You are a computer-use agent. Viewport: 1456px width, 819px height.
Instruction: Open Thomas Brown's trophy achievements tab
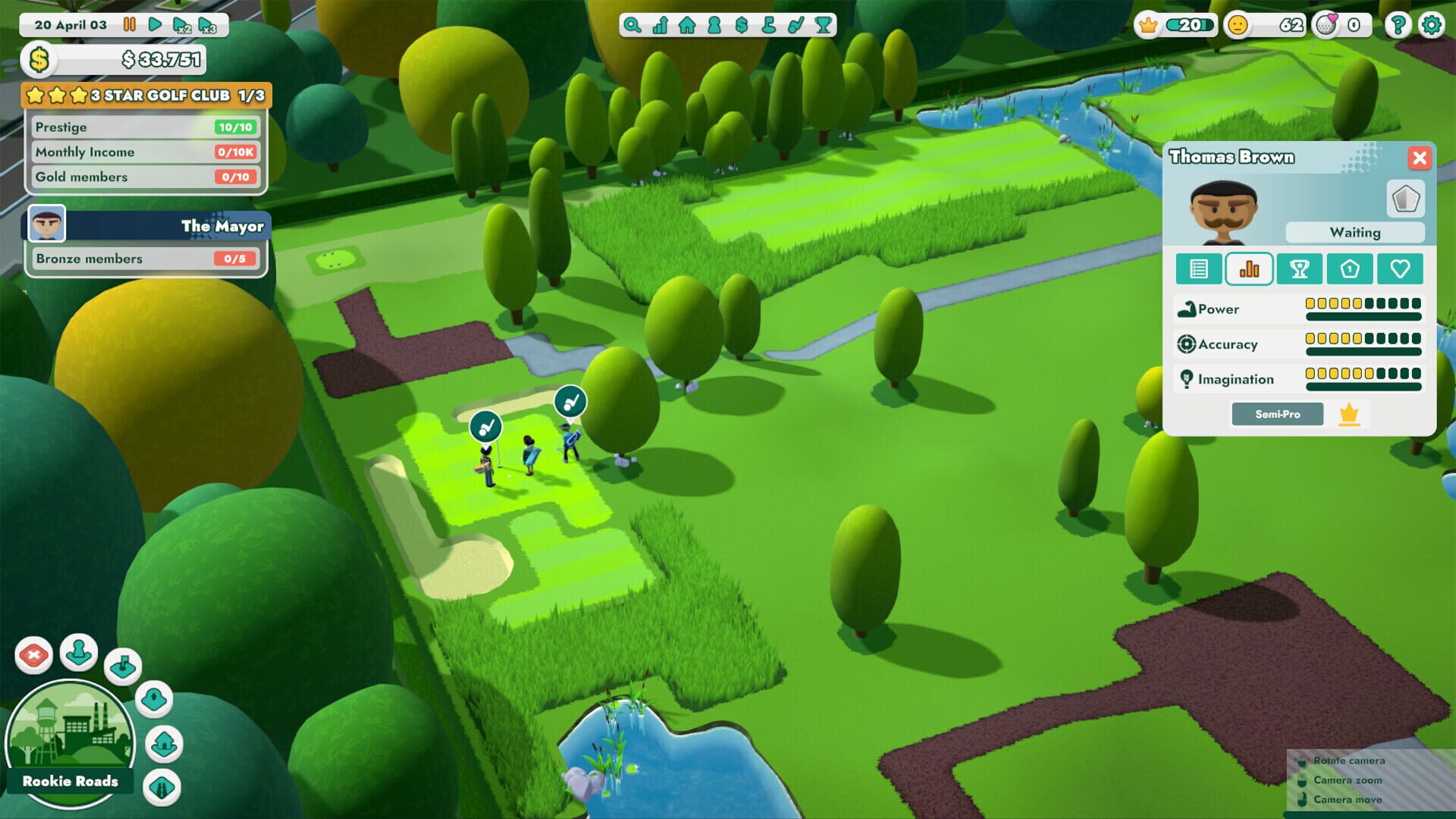point(1300,268)
